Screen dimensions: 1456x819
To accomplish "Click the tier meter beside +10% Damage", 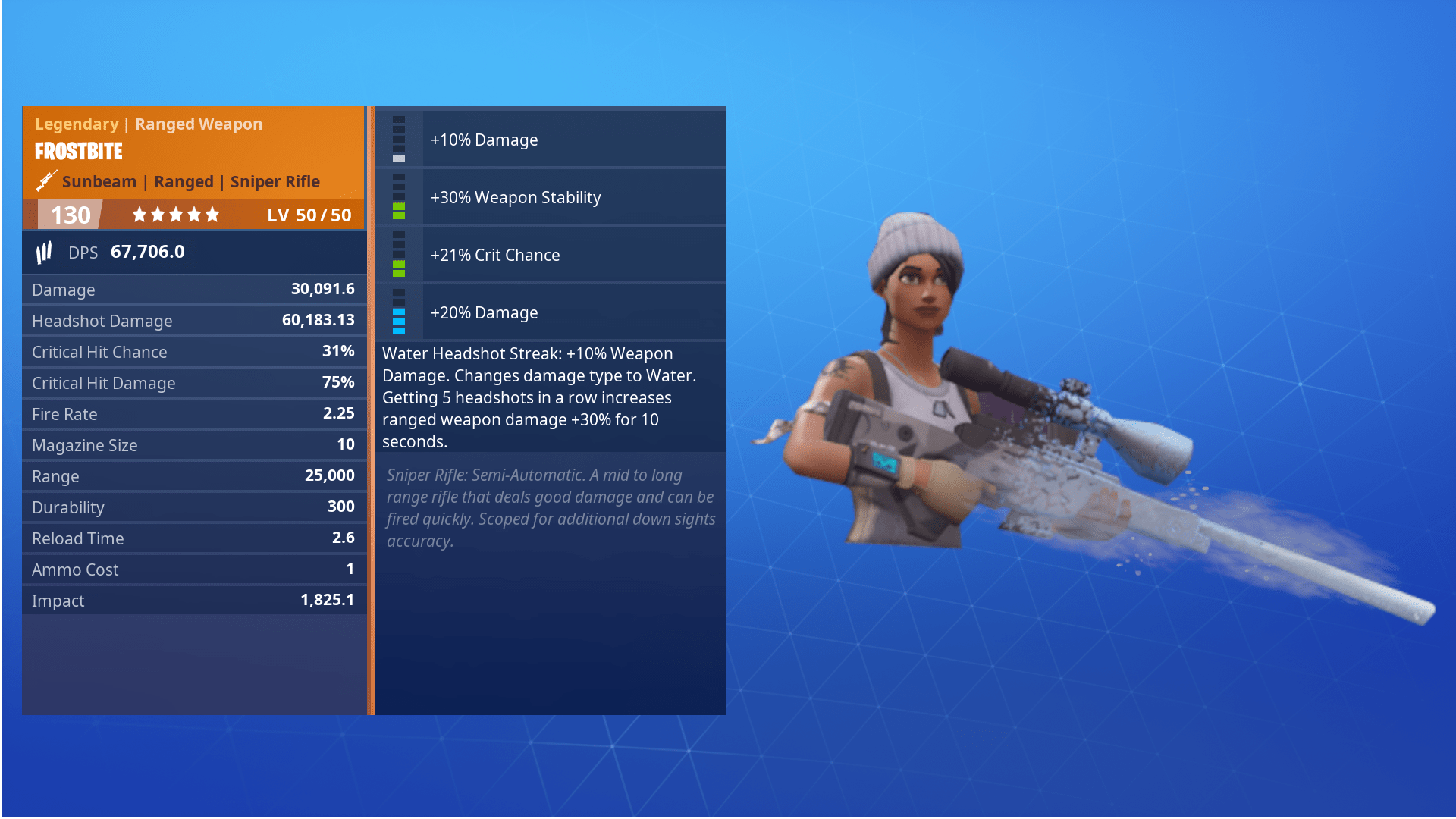I will [x=398, y=140].
